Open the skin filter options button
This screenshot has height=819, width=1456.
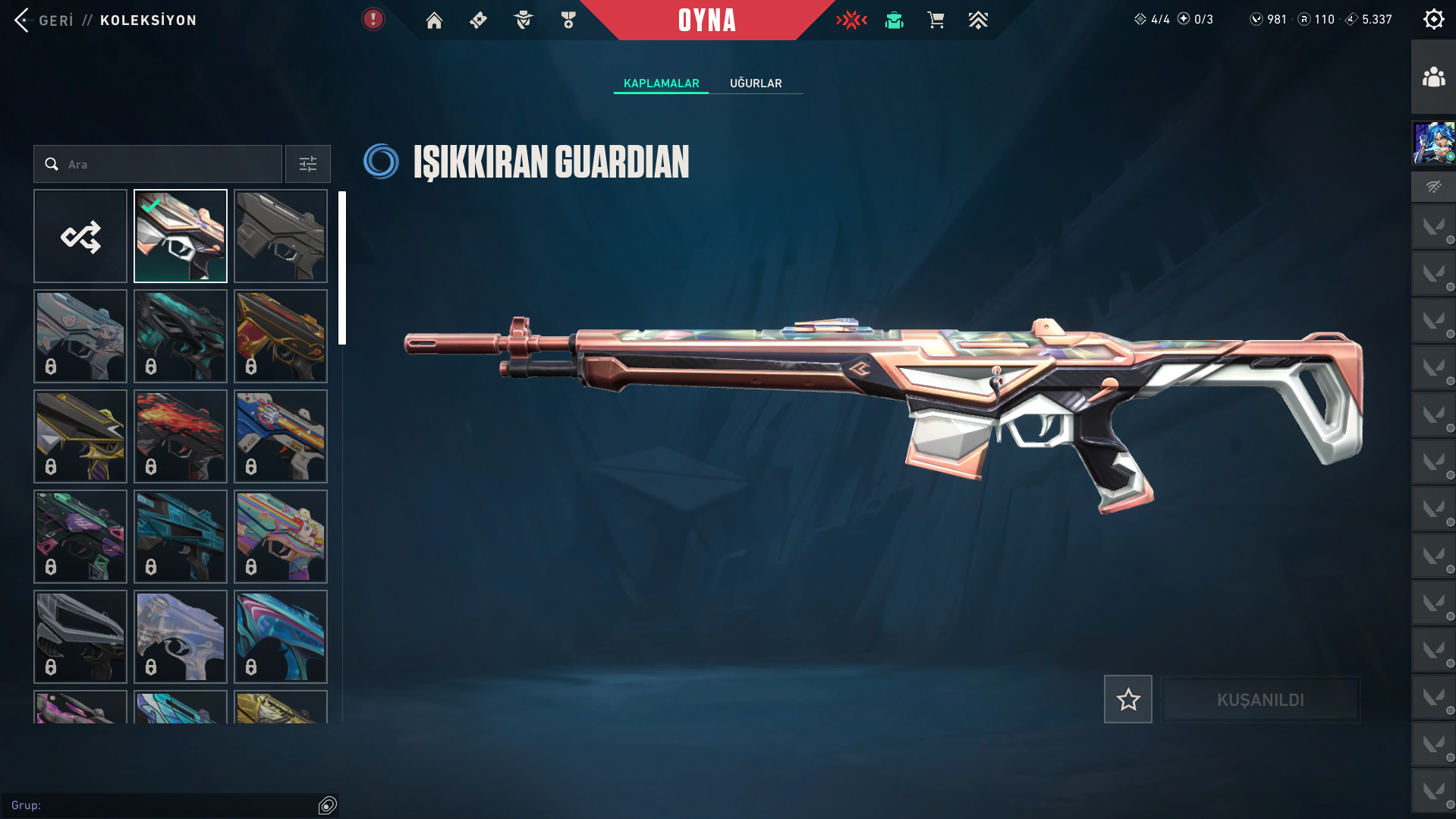pos(307,164)
